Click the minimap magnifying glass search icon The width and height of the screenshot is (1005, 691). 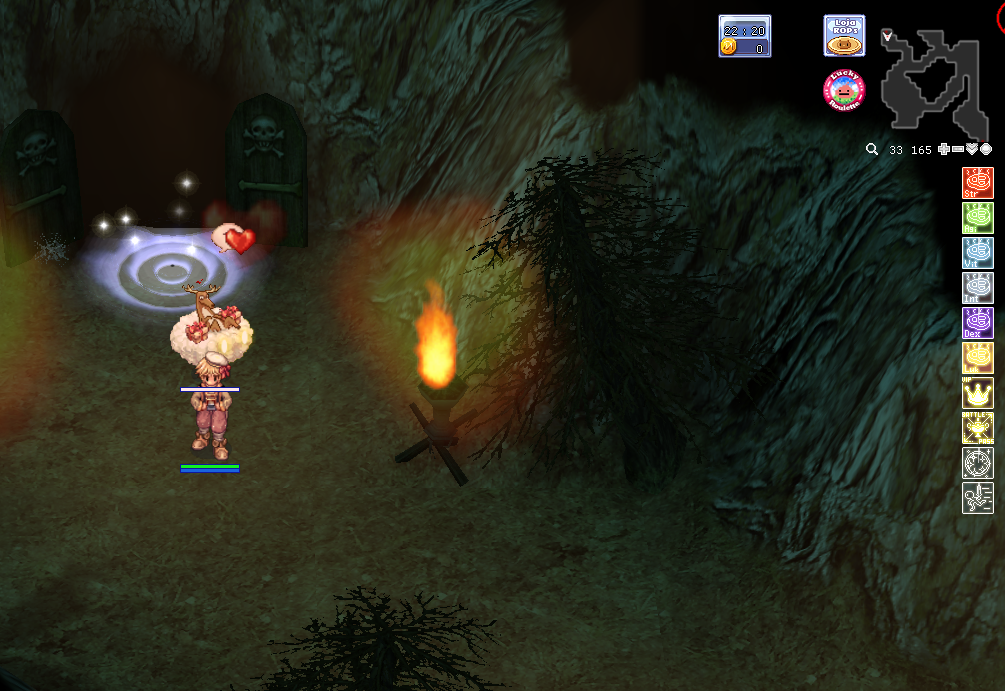coord(872,149)
